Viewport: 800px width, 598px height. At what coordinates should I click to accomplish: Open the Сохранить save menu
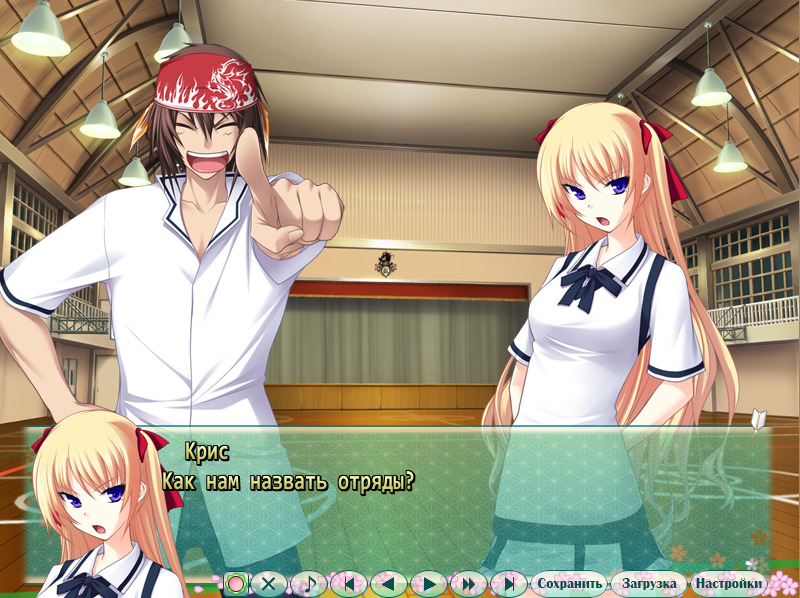point(569,583)
